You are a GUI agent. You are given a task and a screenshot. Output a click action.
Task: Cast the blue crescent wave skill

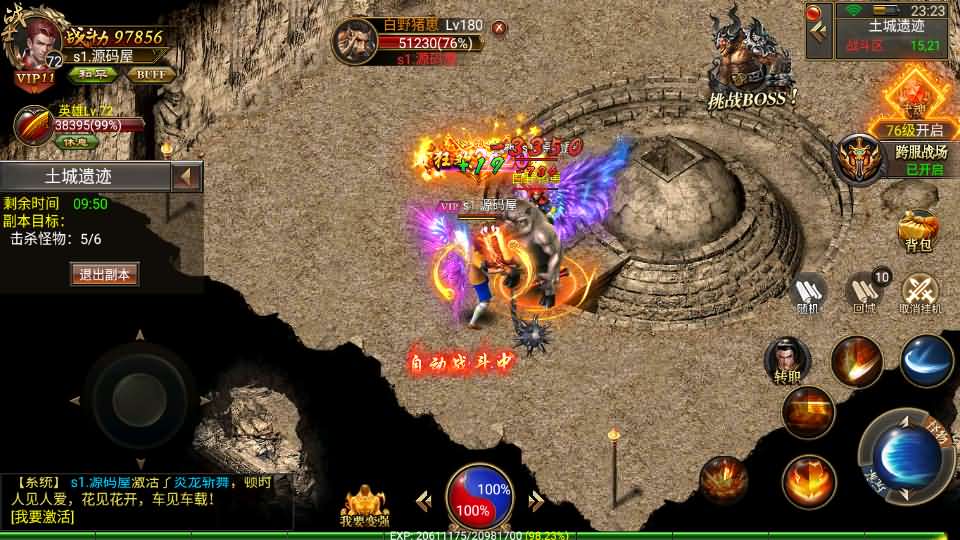point(926,360)
